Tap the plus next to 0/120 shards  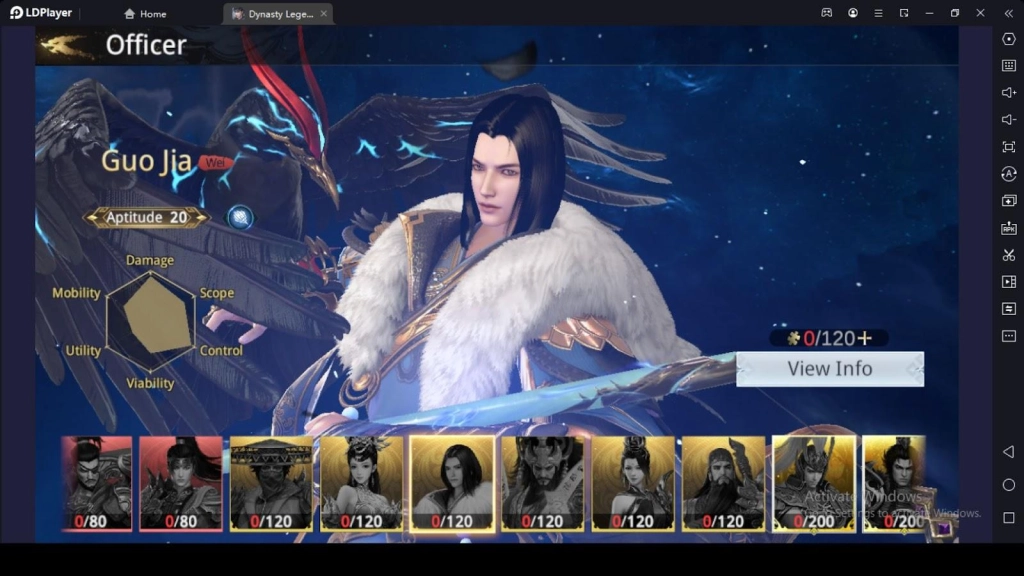click(864, 338)
